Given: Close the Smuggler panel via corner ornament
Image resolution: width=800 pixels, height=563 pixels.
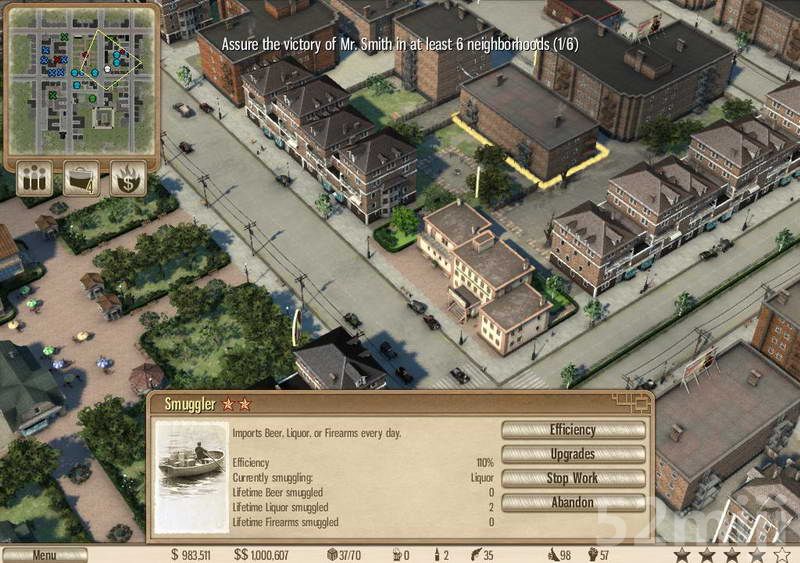Looking at the screenshot, I should 632,403.
